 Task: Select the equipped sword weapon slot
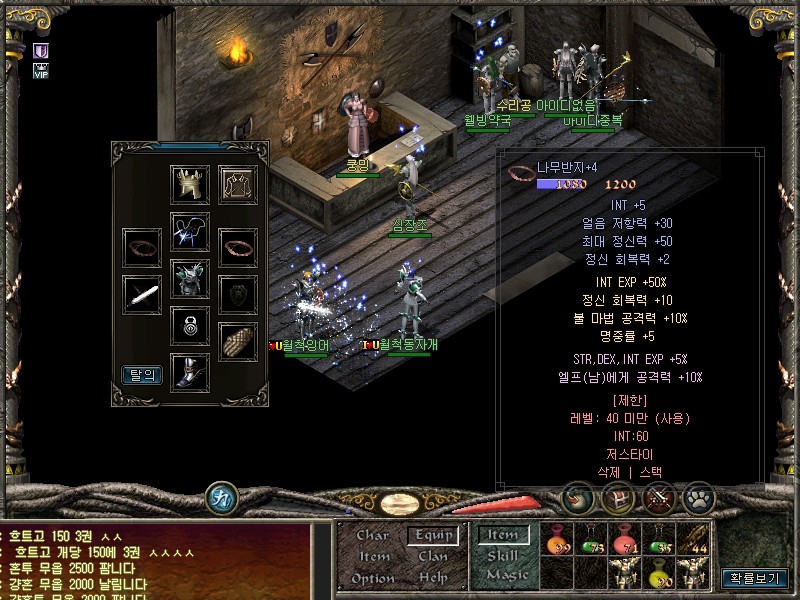pyautogui.click(x=142, y=295)
